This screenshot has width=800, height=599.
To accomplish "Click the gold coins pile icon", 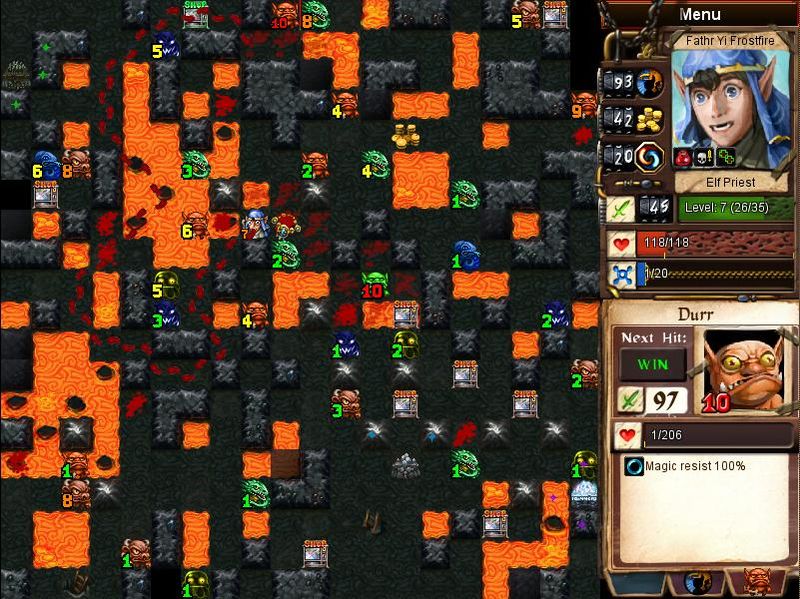I will [651, 119].
